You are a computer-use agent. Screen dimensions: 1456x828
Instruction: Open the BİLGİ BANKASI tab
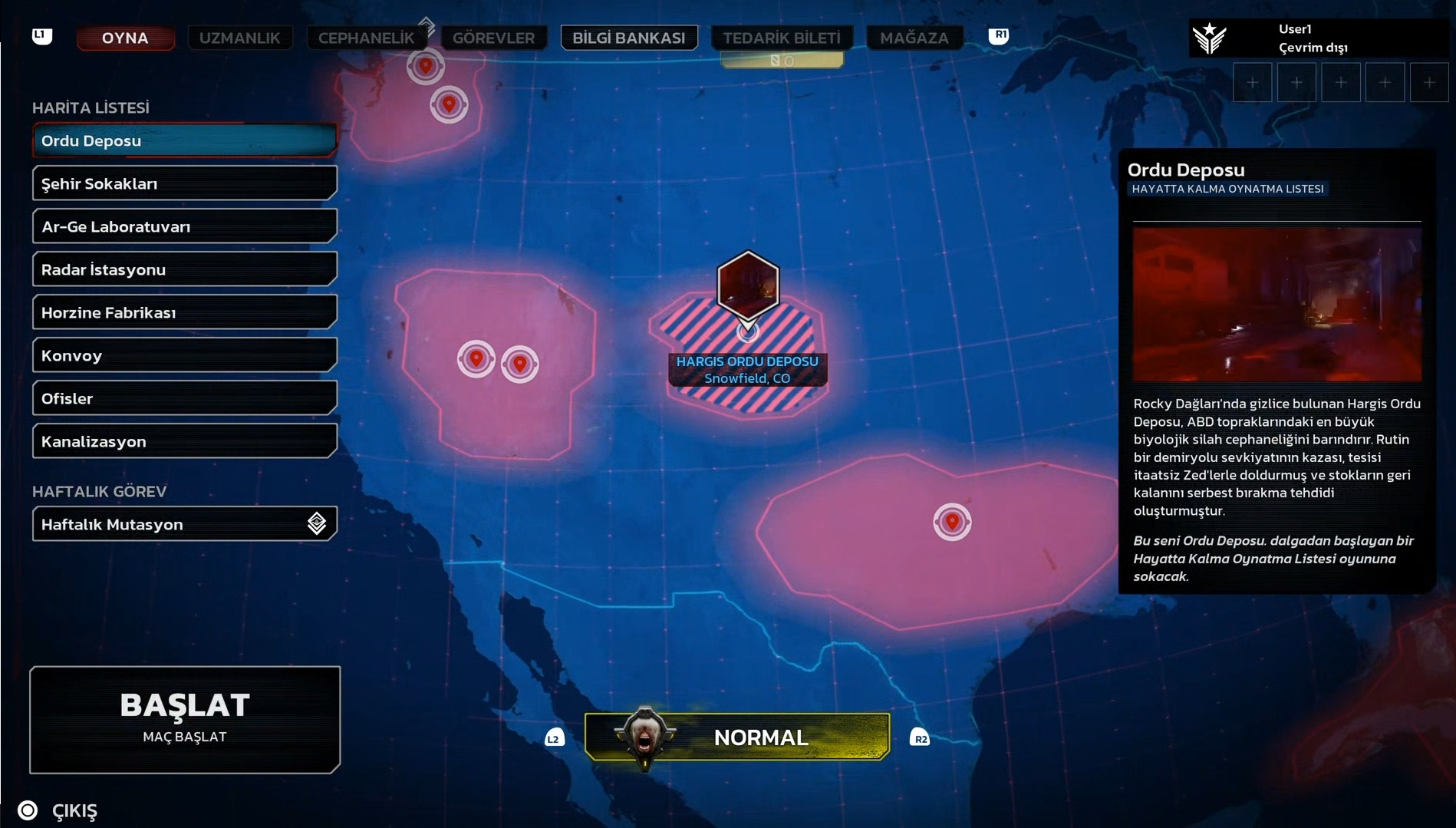coord(628,38)
